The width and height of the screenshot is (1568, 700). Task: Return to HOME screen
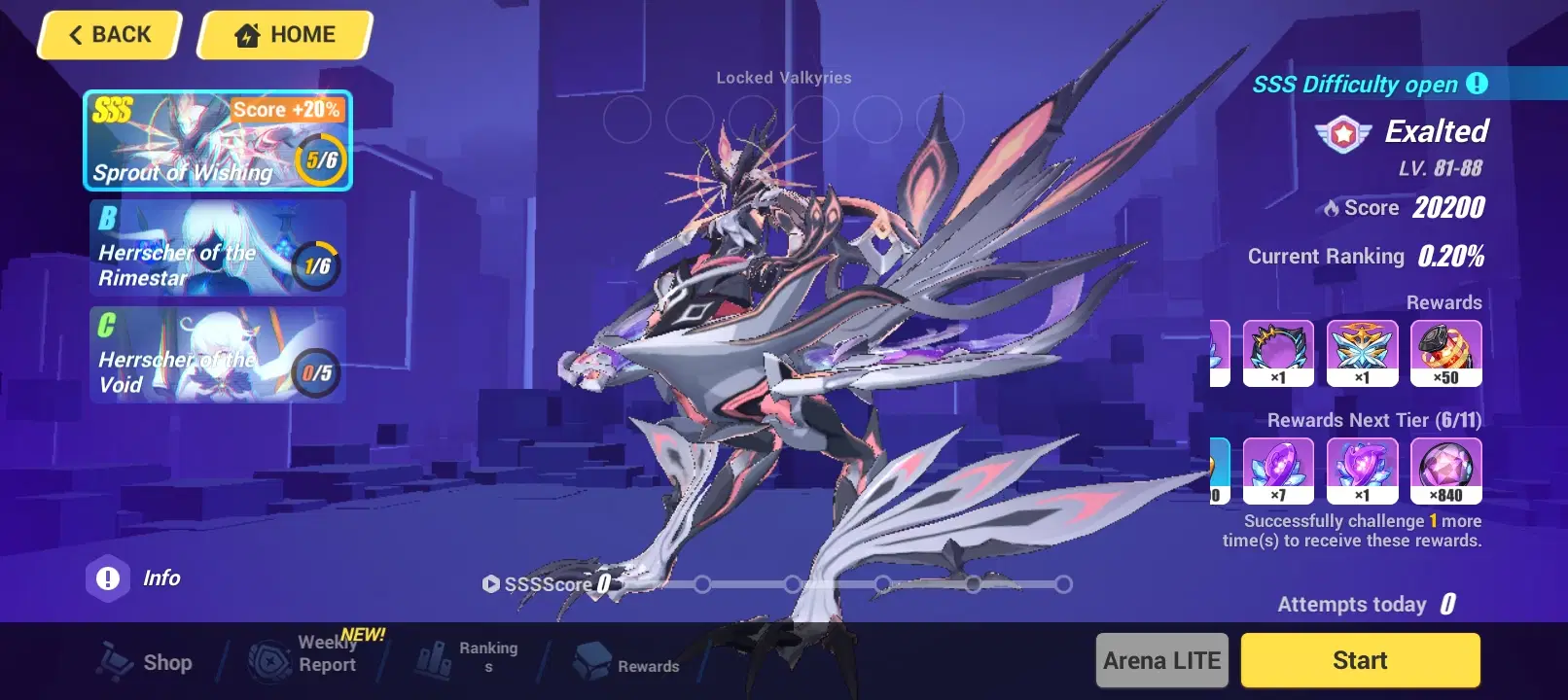tap(283, 34)
